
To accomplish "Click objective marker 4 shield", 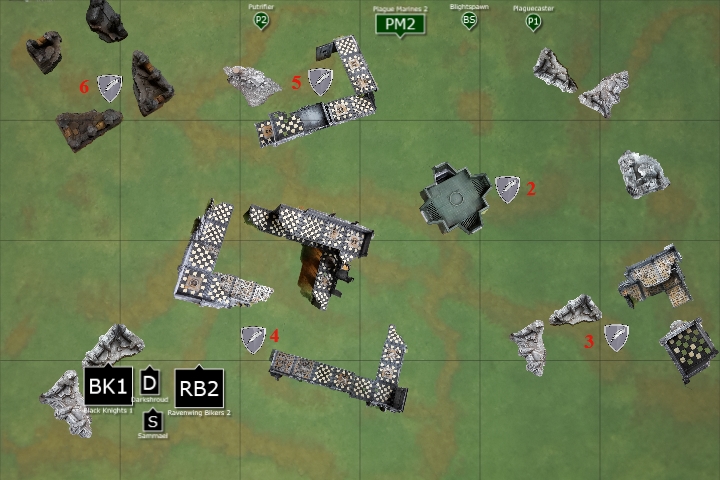I will [x=253, y=339].
